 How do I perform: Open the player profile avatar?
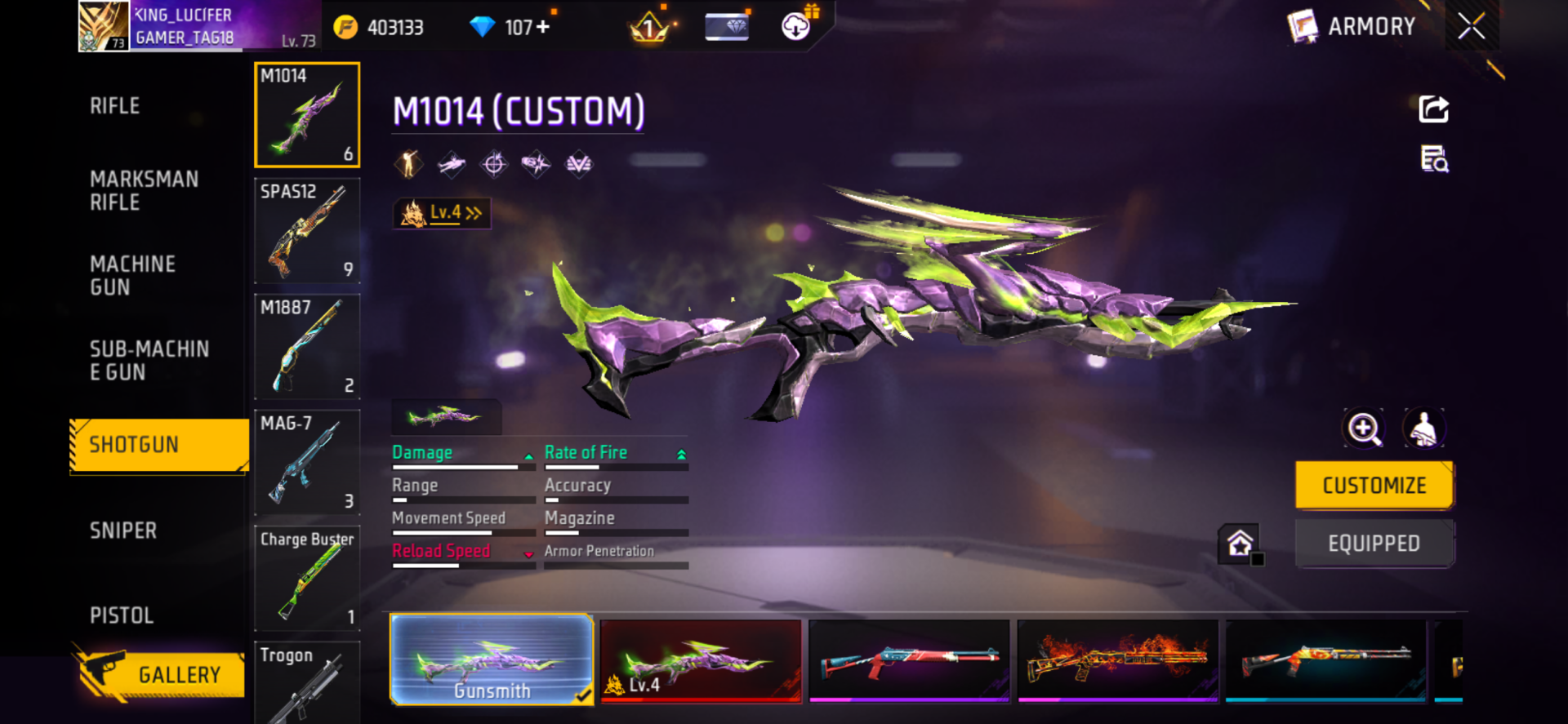[104, 26]
